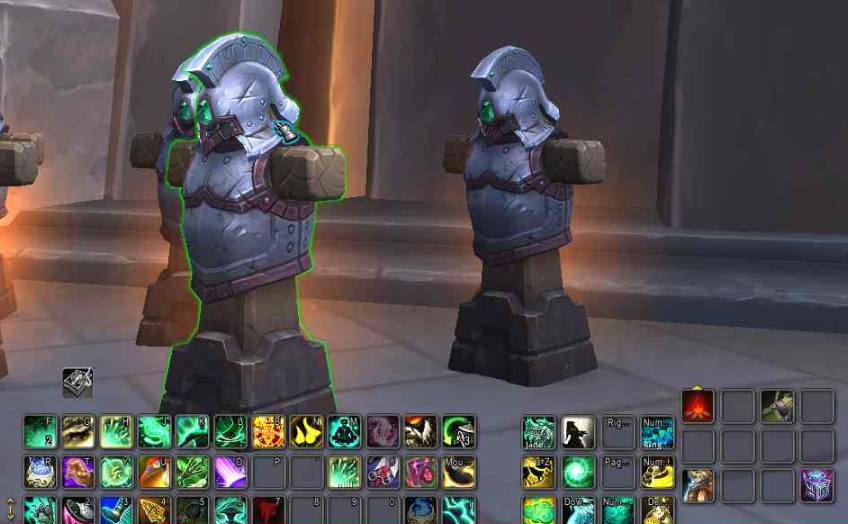The height and width of the screenshot is (524, 848).
Task: Select the green glowing orb ability
Action: (x=578, y=472)
